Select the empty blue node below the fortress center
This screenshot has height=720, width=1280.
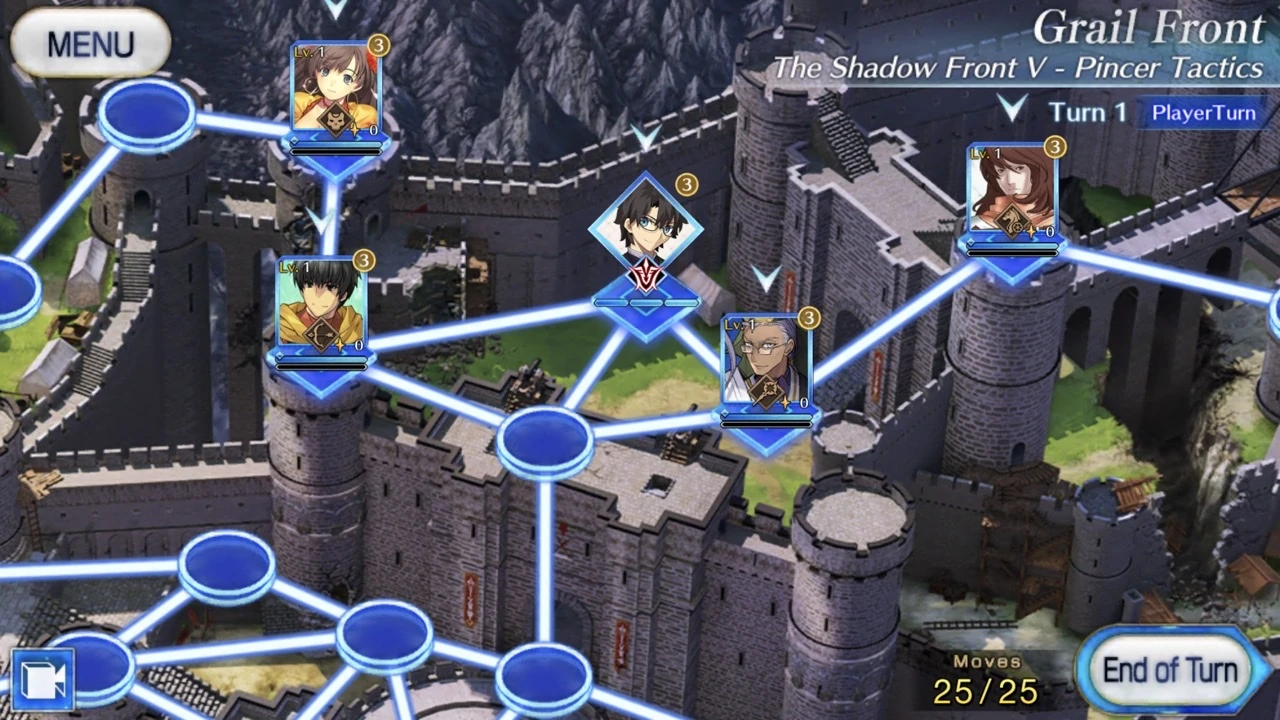543,443
